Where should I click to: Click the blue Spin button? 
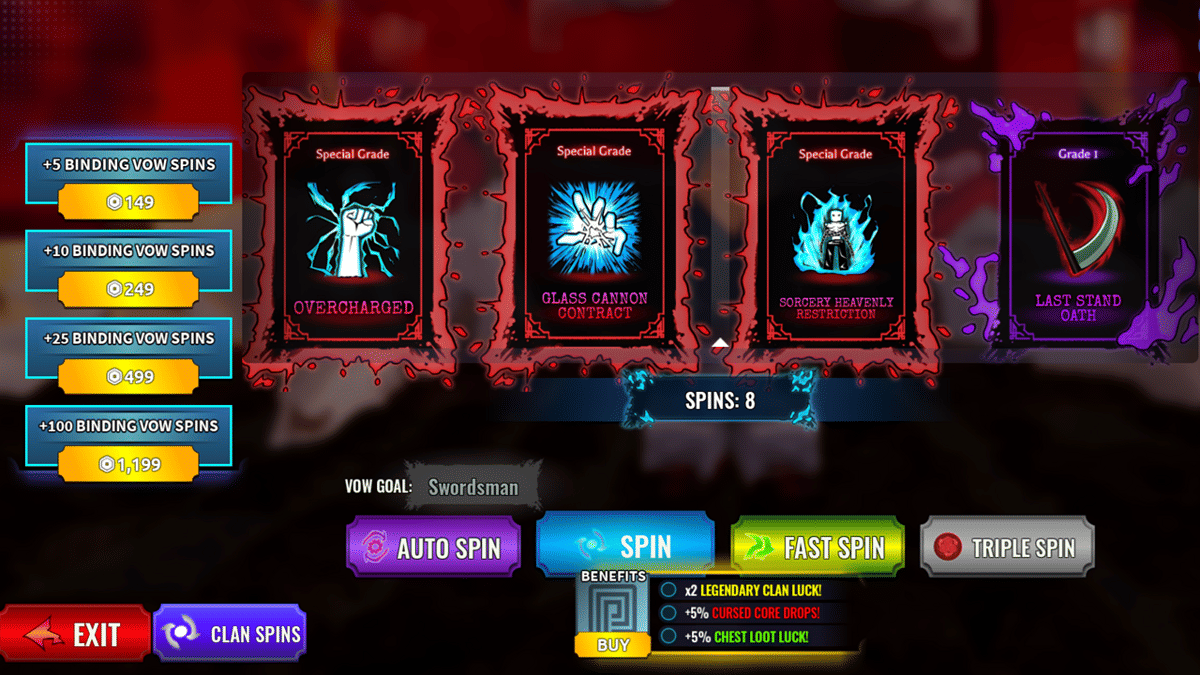[626, 545]
